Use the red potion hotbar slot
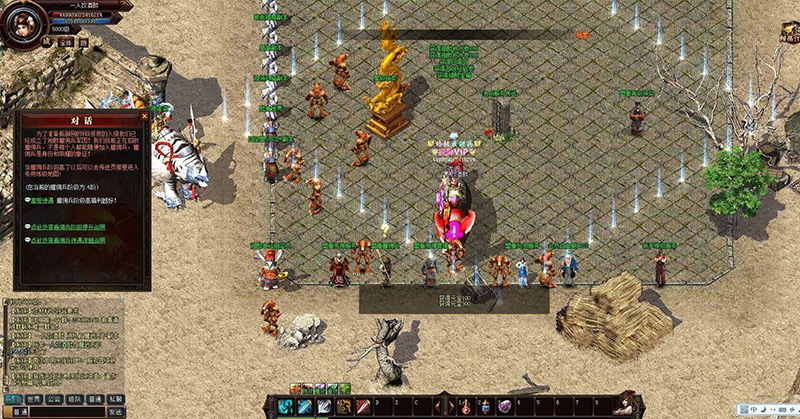The width and height of the screenshot is (800, 419). (465, 406)
